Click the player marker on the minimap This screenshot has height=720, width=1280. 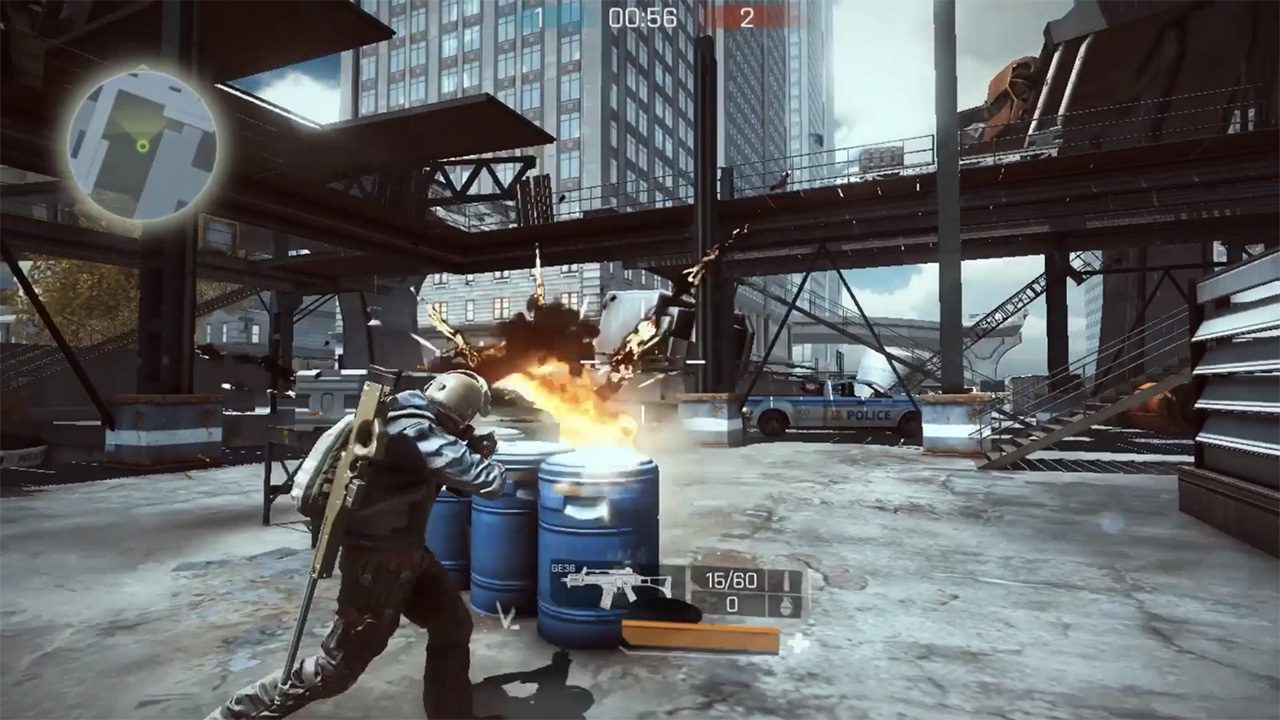click(x=143, y=146)
